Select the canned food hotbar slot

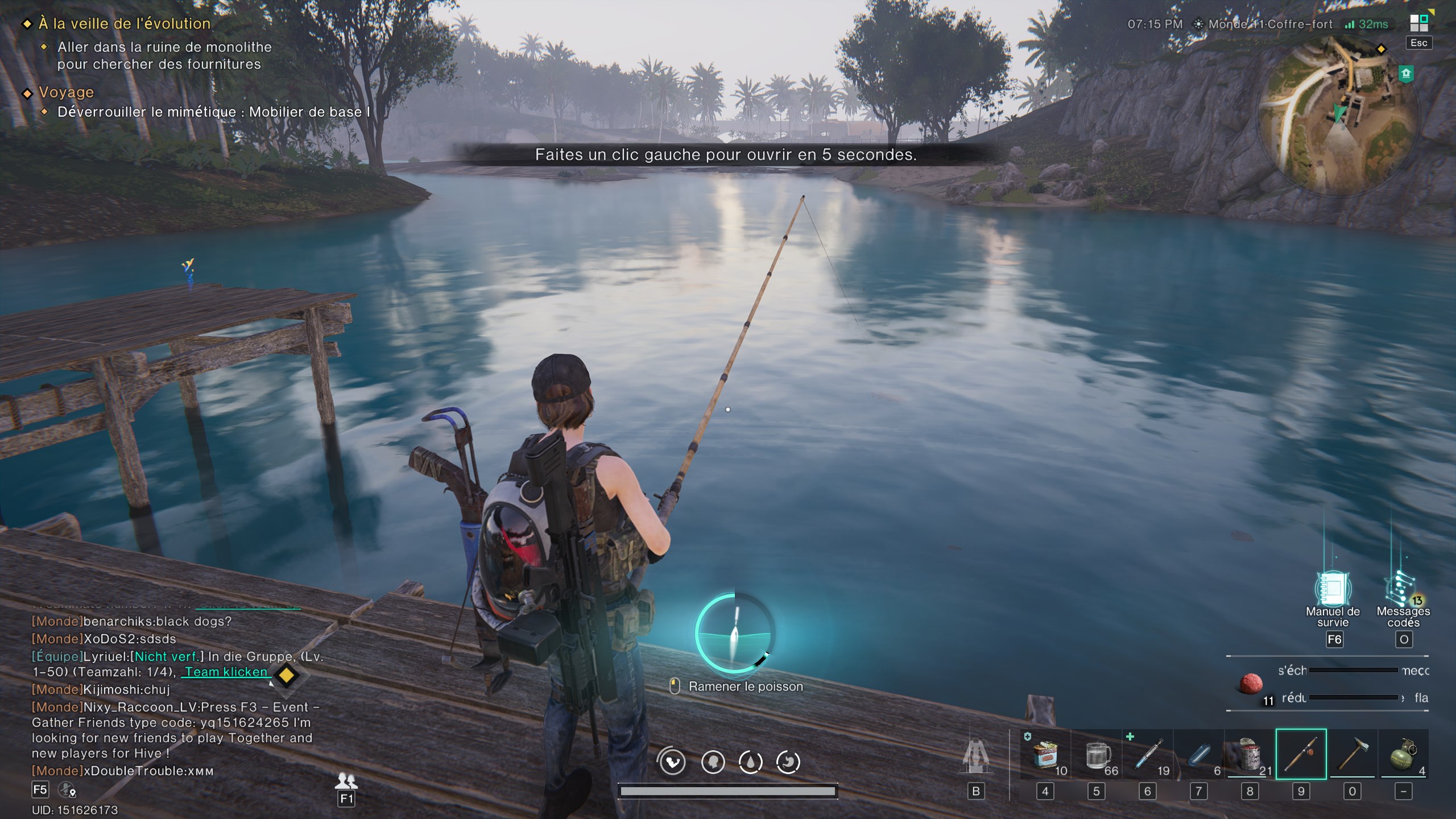1045,754
